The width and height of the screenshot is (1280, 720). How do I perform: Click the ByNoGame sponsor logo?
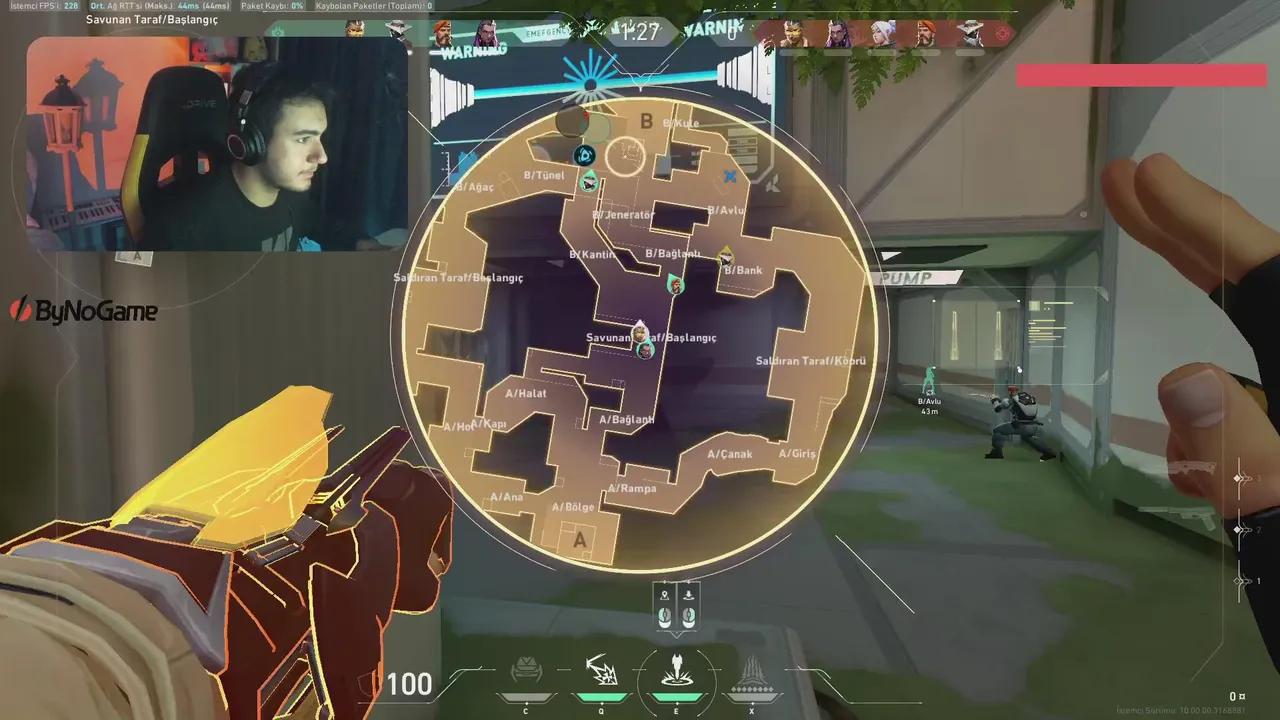click(x=84, y=310)
